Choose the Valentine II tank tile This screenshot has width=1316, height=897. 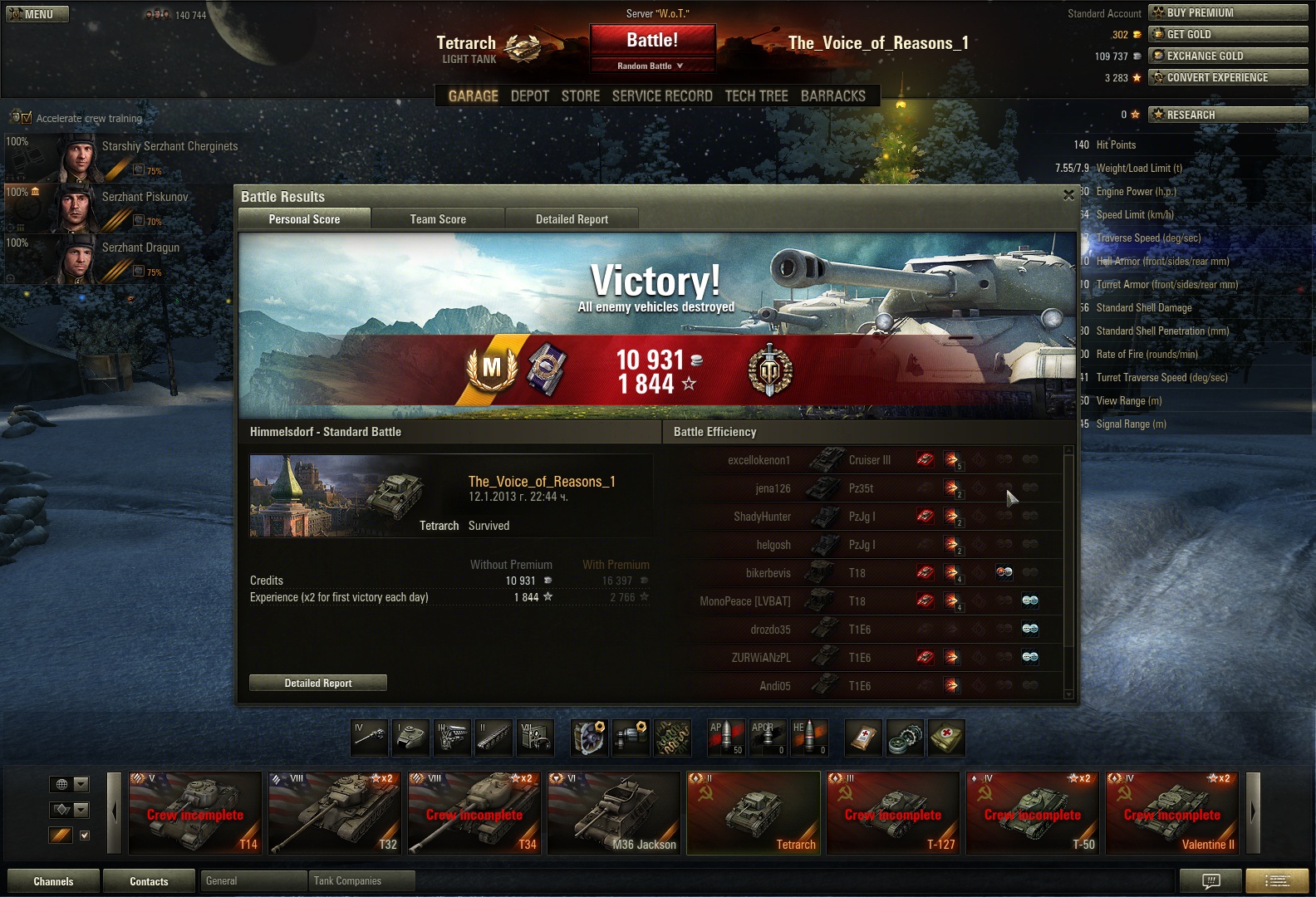coord(1171,812)
